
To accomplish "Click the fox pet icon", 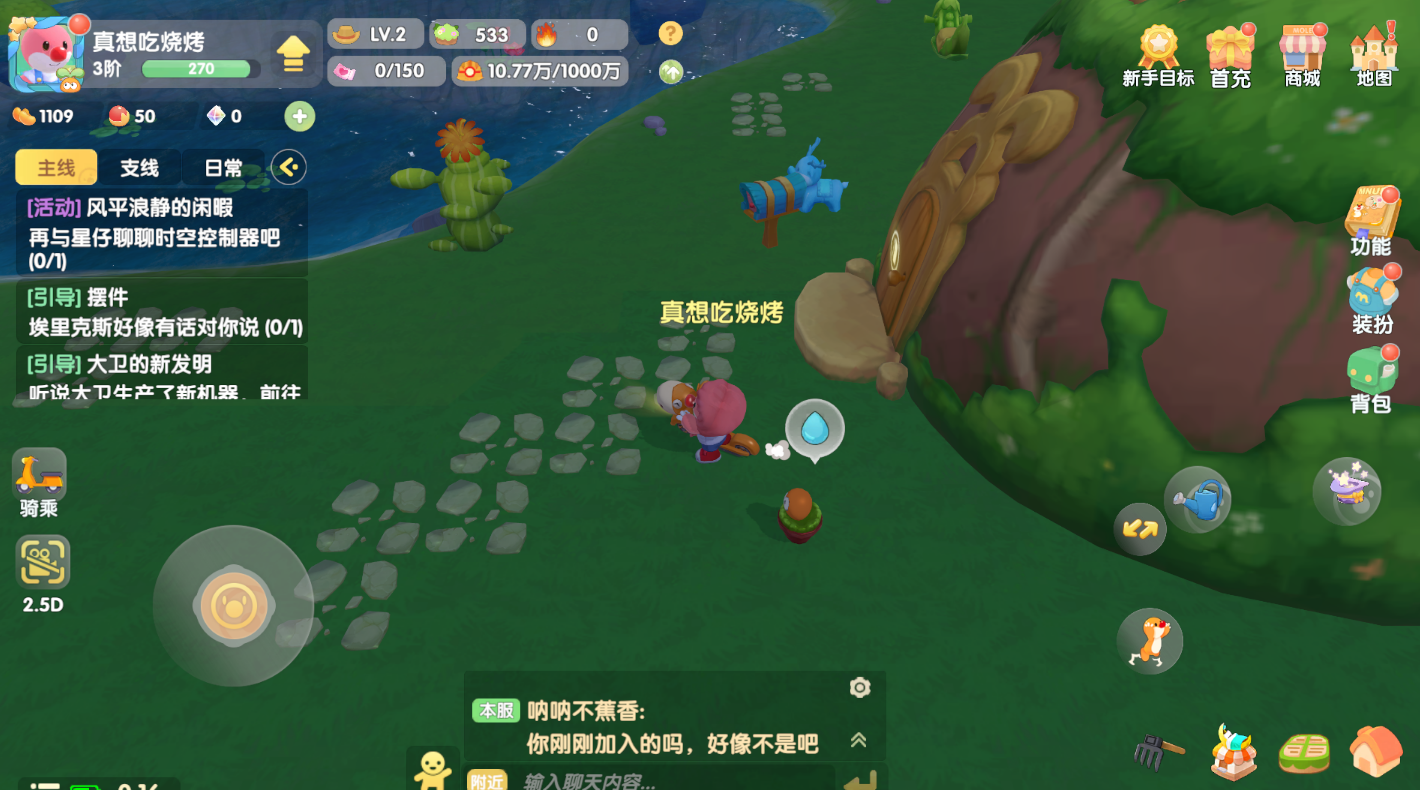I will click(x=1149, y=639).
